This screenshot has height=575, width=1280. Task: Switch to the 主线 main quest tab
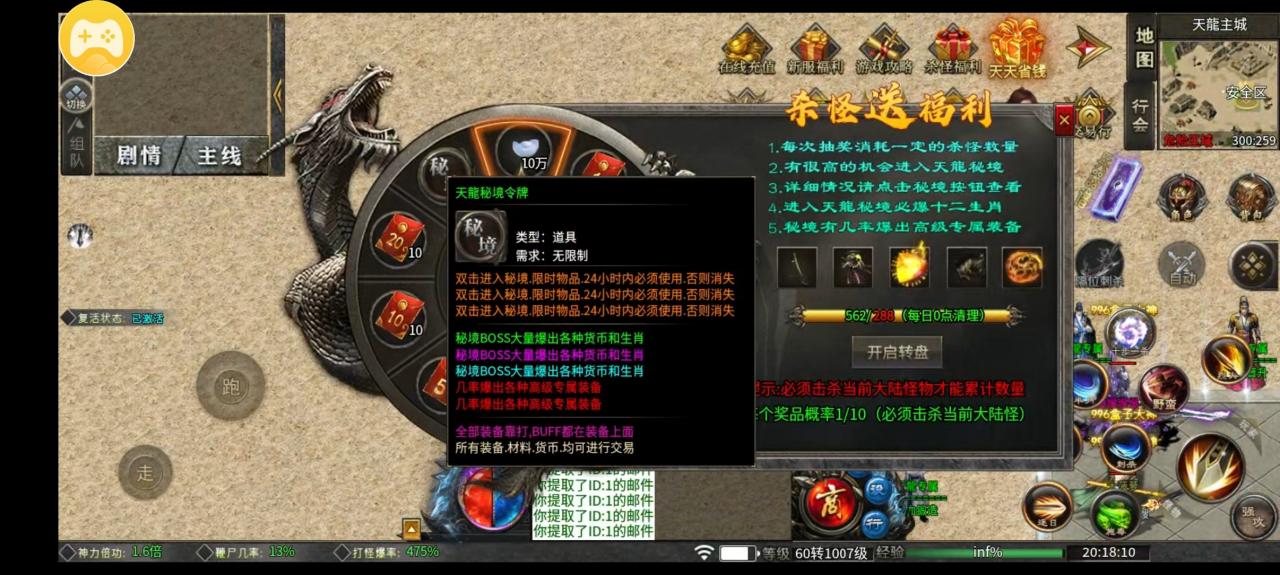click(219, 156)
